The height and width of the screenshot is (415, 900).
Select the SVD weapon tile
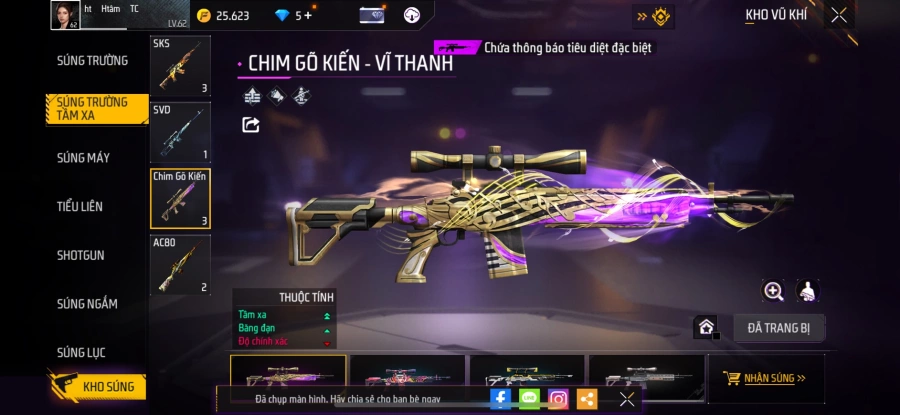tap(180, 131)
